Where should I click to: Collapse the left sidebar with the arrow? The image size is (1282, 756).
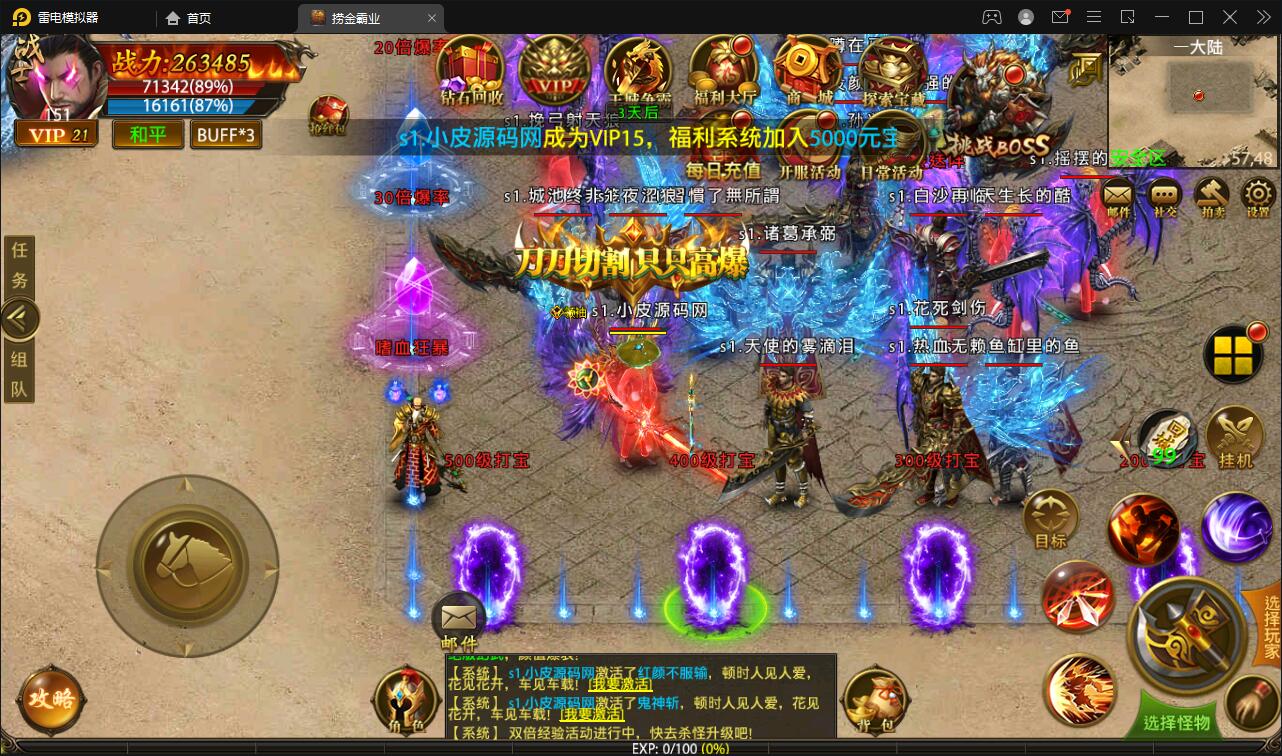tap(20, 318)
